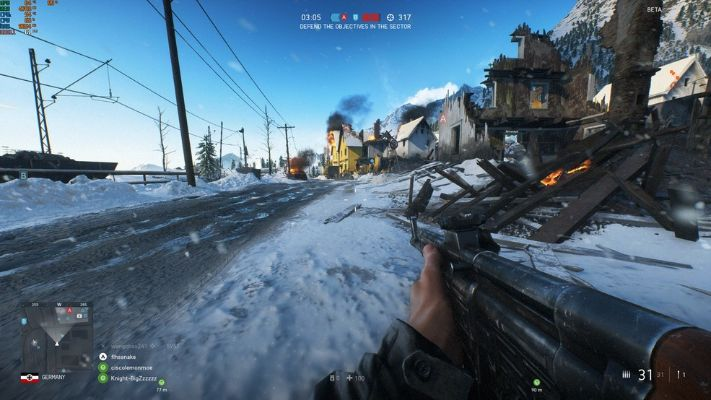
Task: Click the "Defend the objectives in the sector" text
Action: point(355,27)
